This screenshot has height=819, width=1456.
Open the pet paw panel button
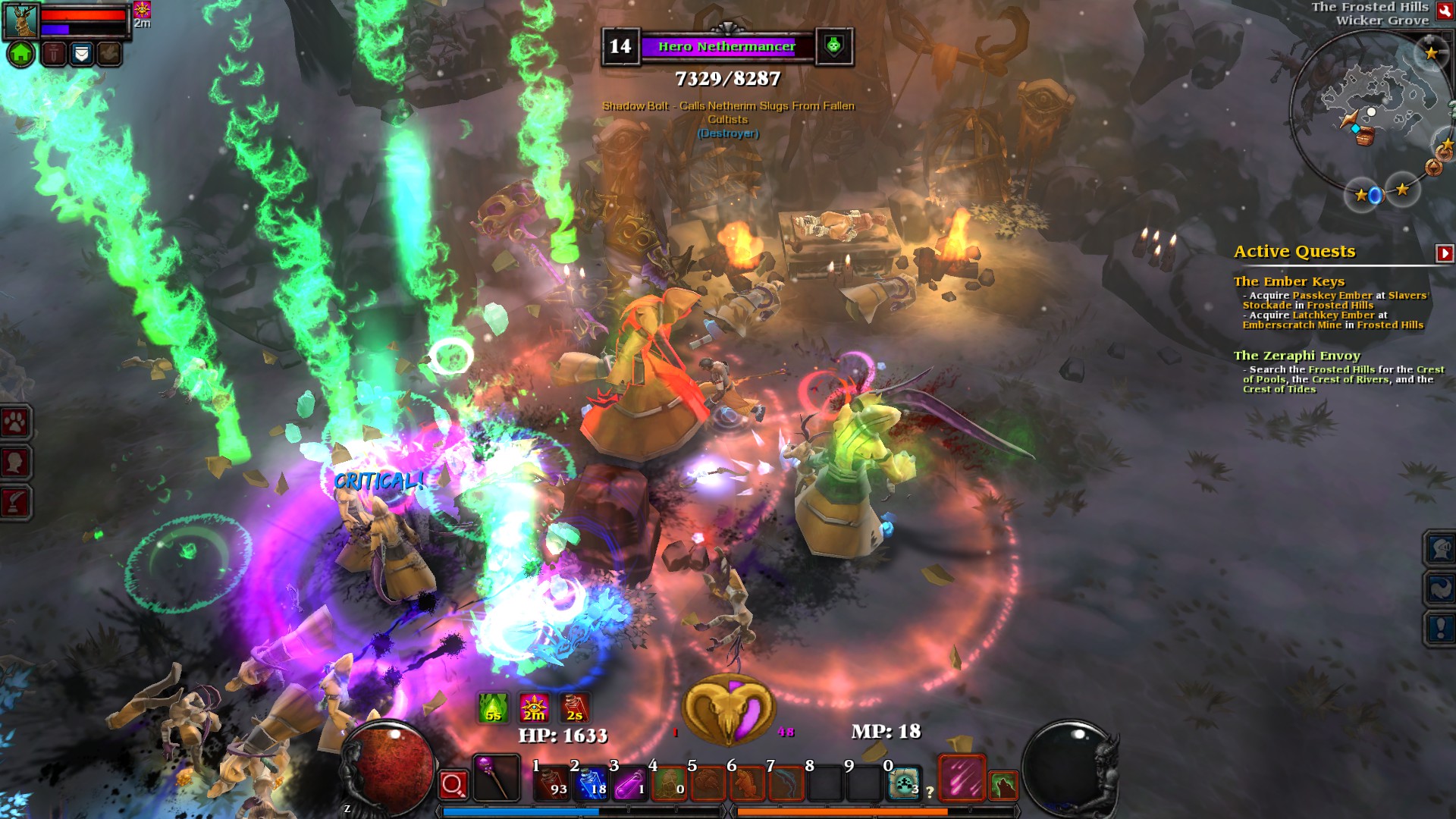click(15, 422)
